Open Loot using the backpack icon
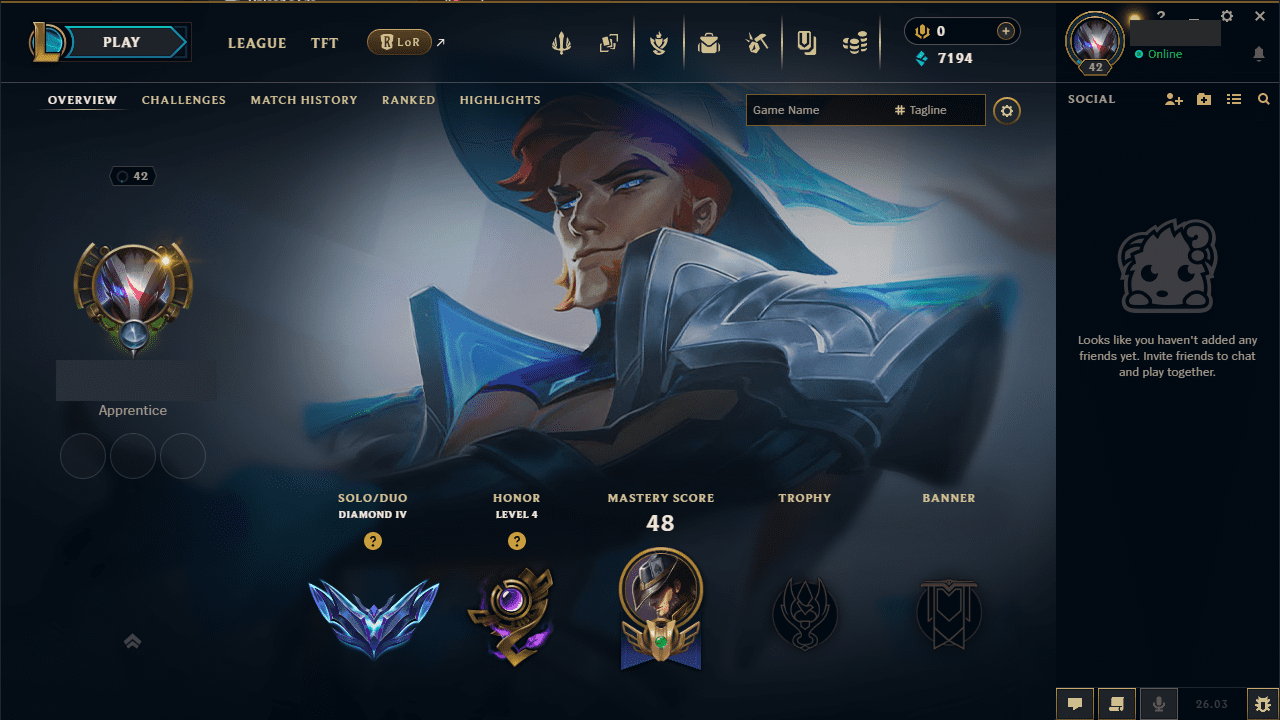The image size is (1280, 720). [709, 43]
